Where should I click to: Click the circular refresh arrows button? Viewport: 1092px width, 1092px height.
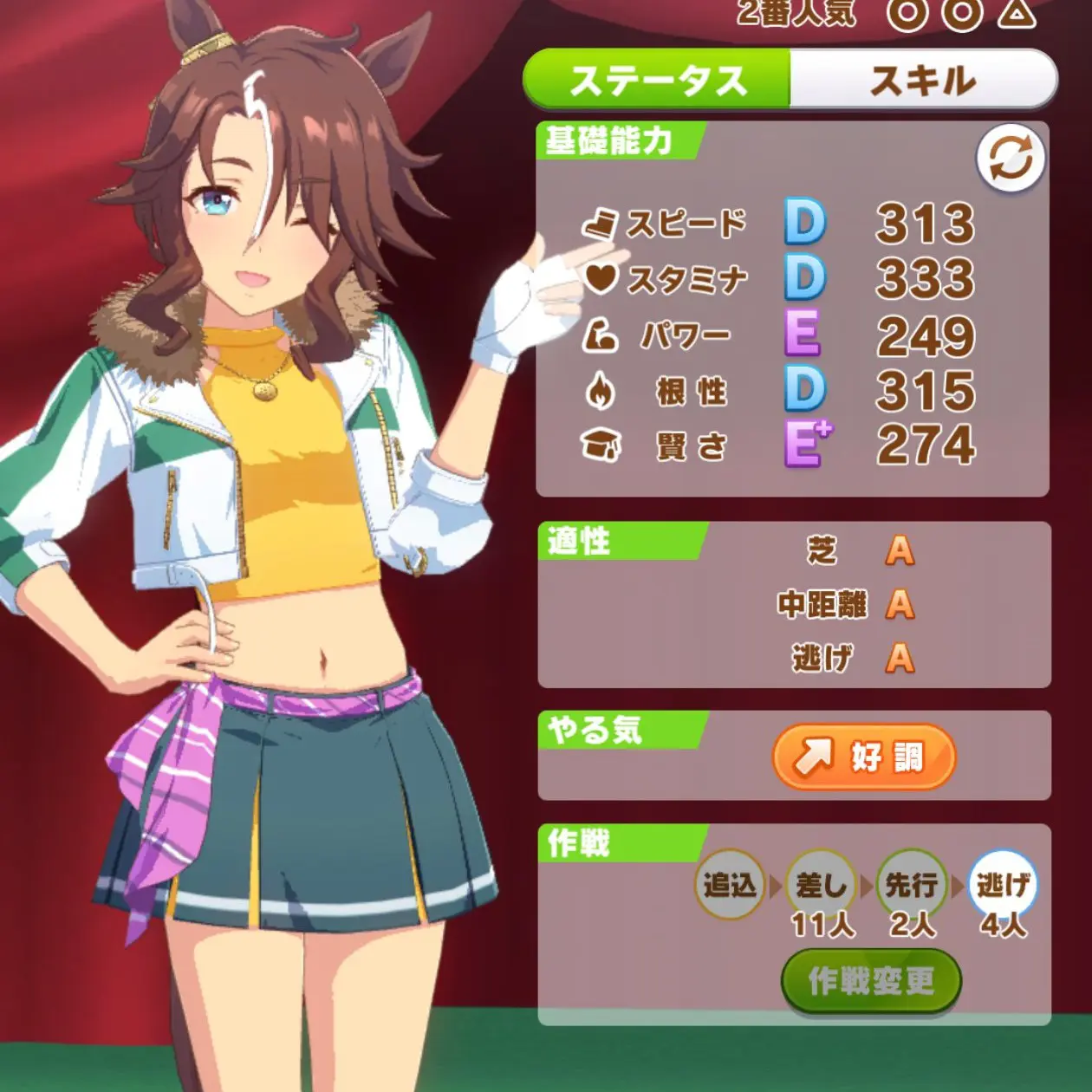[x=1011, y=159]
